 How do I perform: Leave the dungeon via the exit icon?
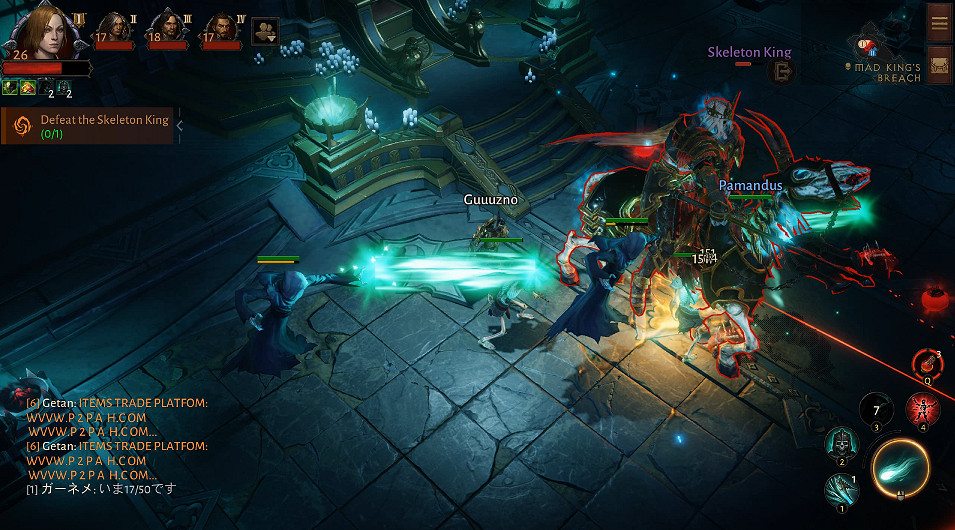(782, 71)
